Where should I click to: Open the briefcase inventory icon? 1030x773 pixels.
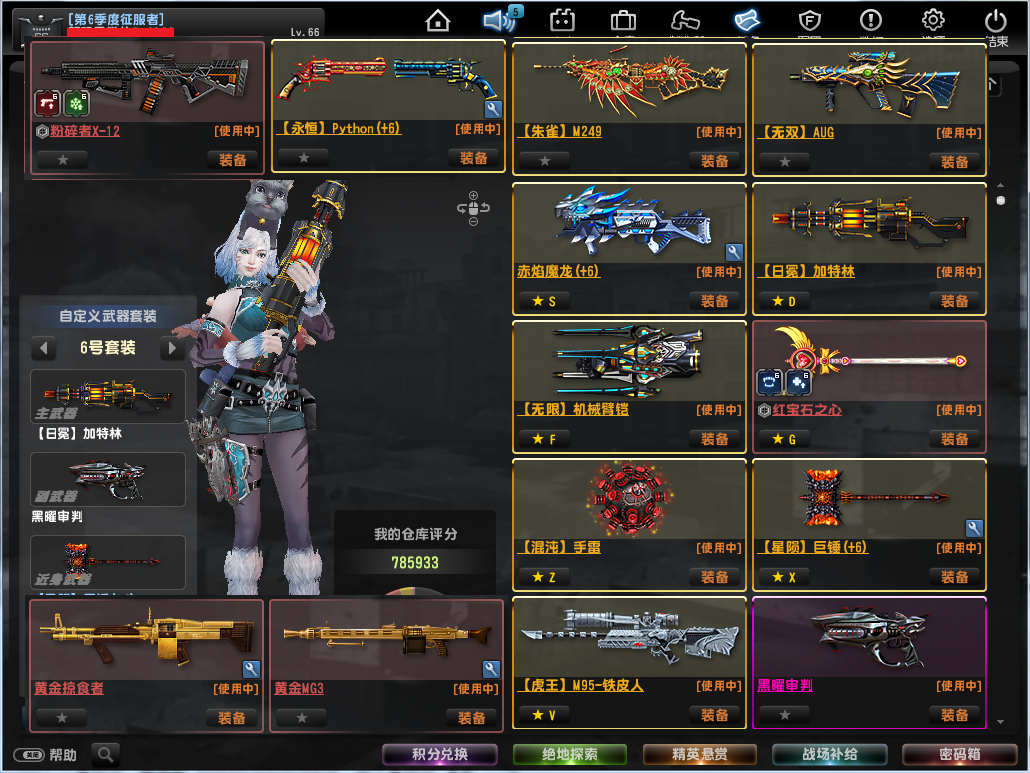[x=624, y=20]
